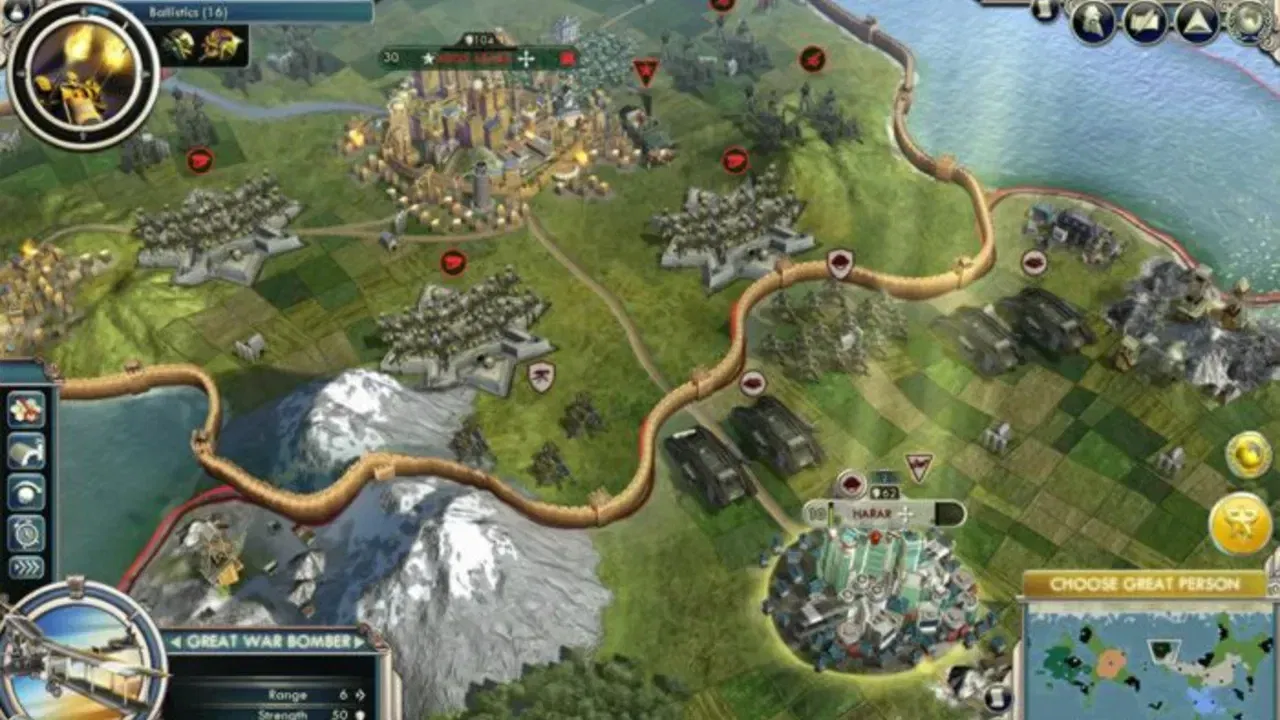Enable Alert mode with the alarm clock icon

click(x=25, y=532)
